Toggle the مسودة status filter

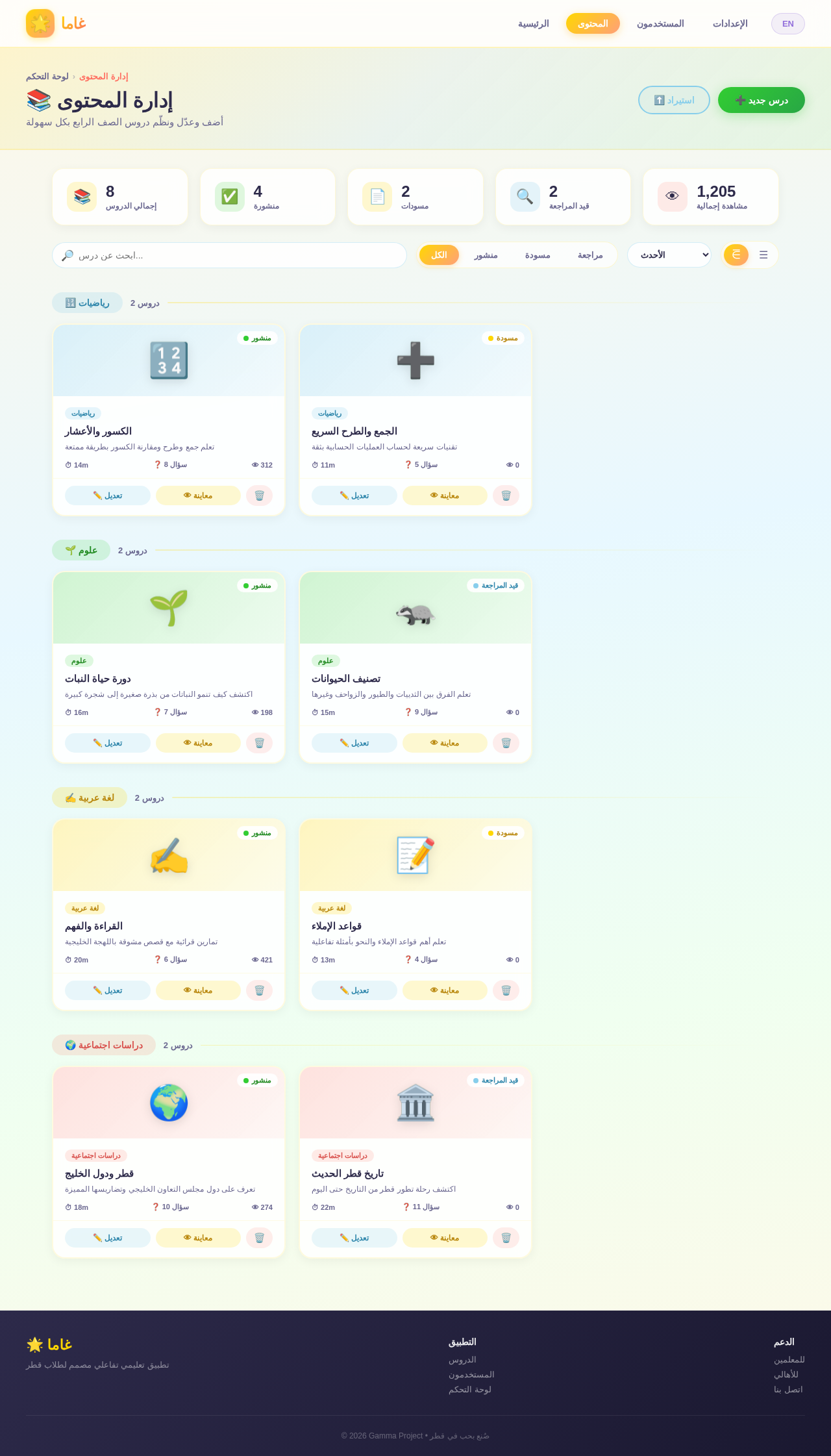point(538,255)
